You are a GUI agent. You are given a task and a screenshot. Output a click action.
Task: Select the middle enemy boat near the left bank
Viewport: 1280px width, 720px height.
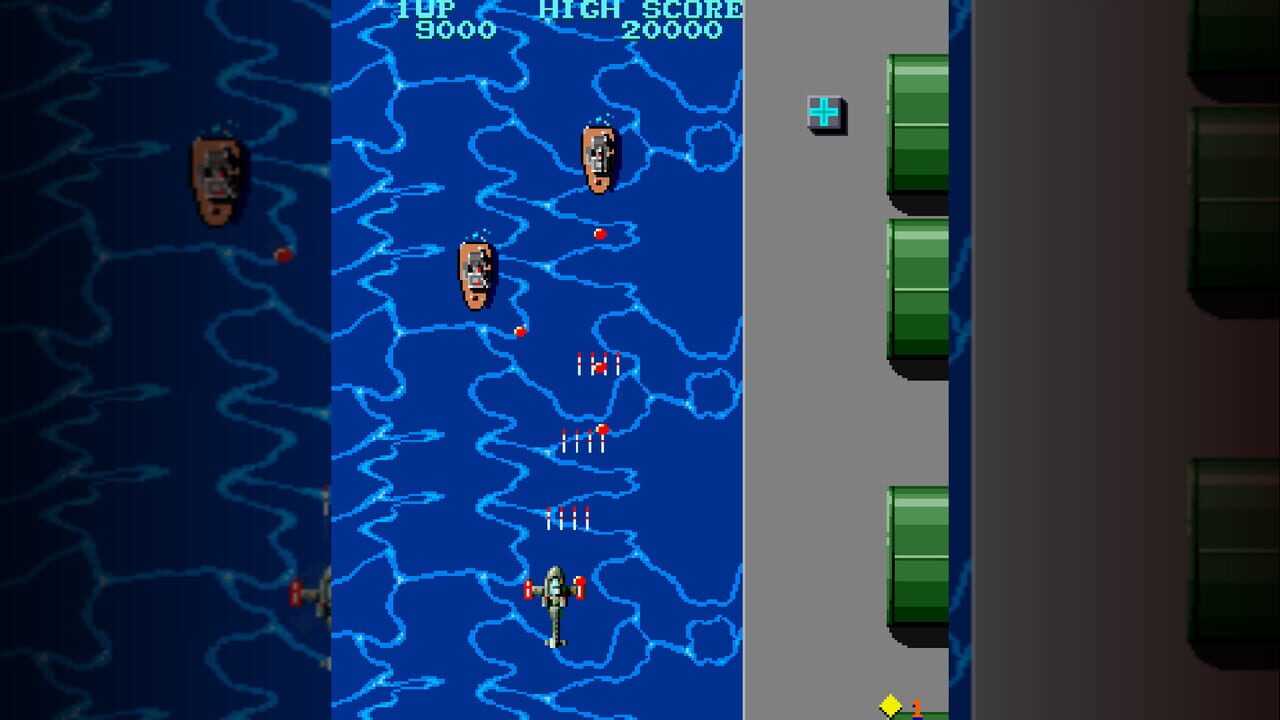click(473, 275)
